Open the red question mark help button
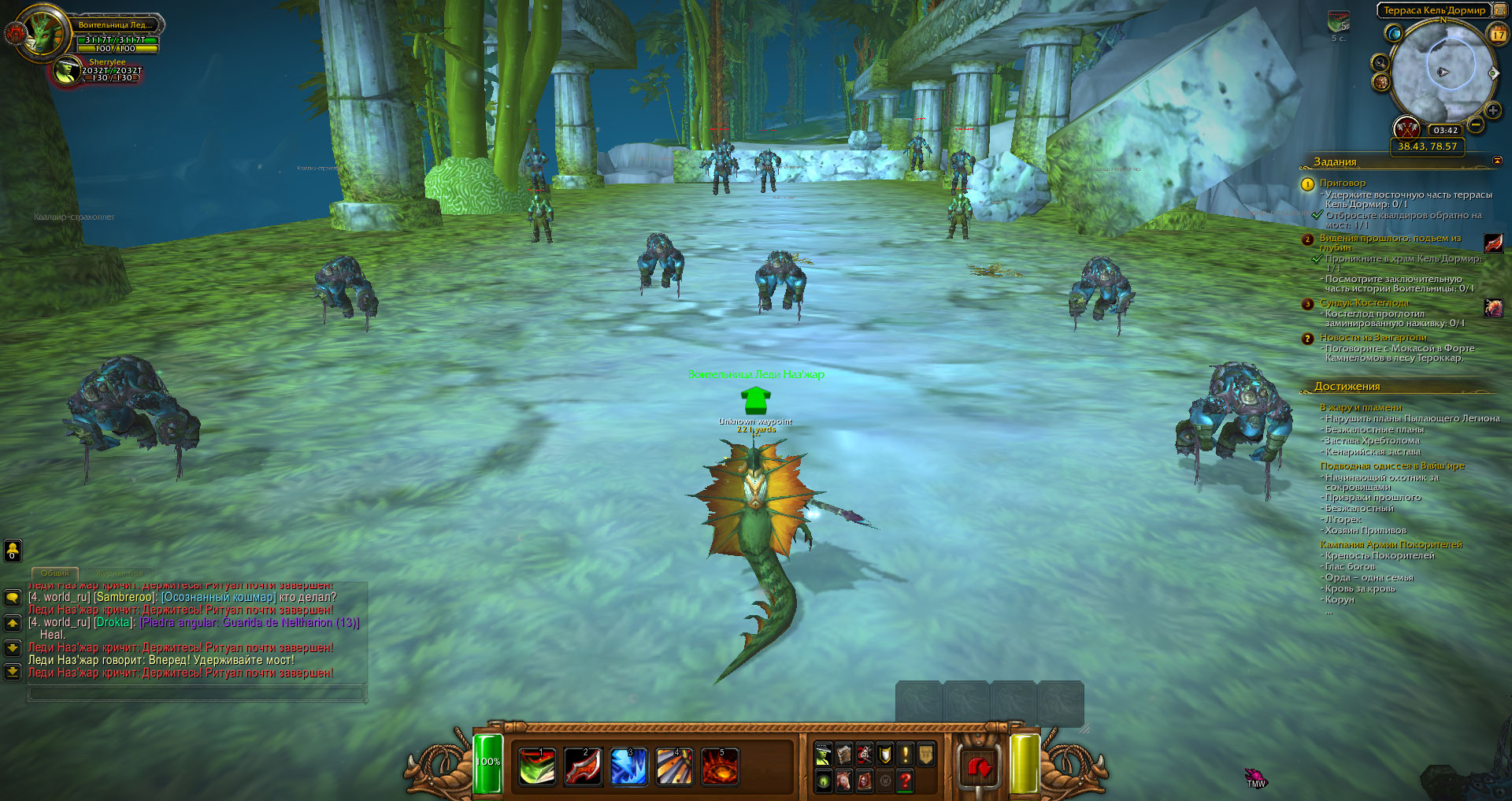Screen dimensions: 1512x801 coord(905,781)
